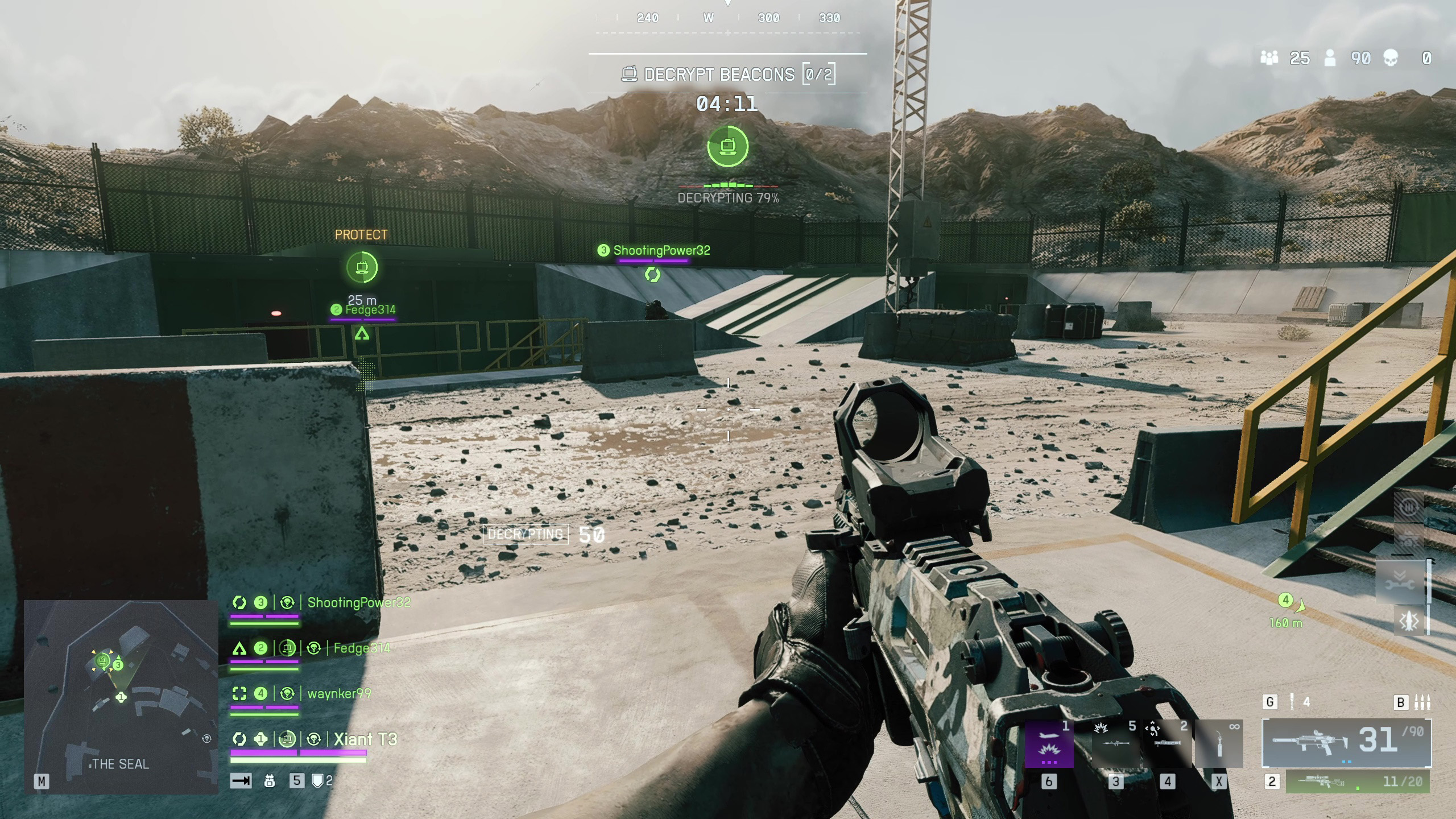Select the beacon marker decrypting at 79%
The height and width of the screenshot is (819, 1456).
(727, 147)
